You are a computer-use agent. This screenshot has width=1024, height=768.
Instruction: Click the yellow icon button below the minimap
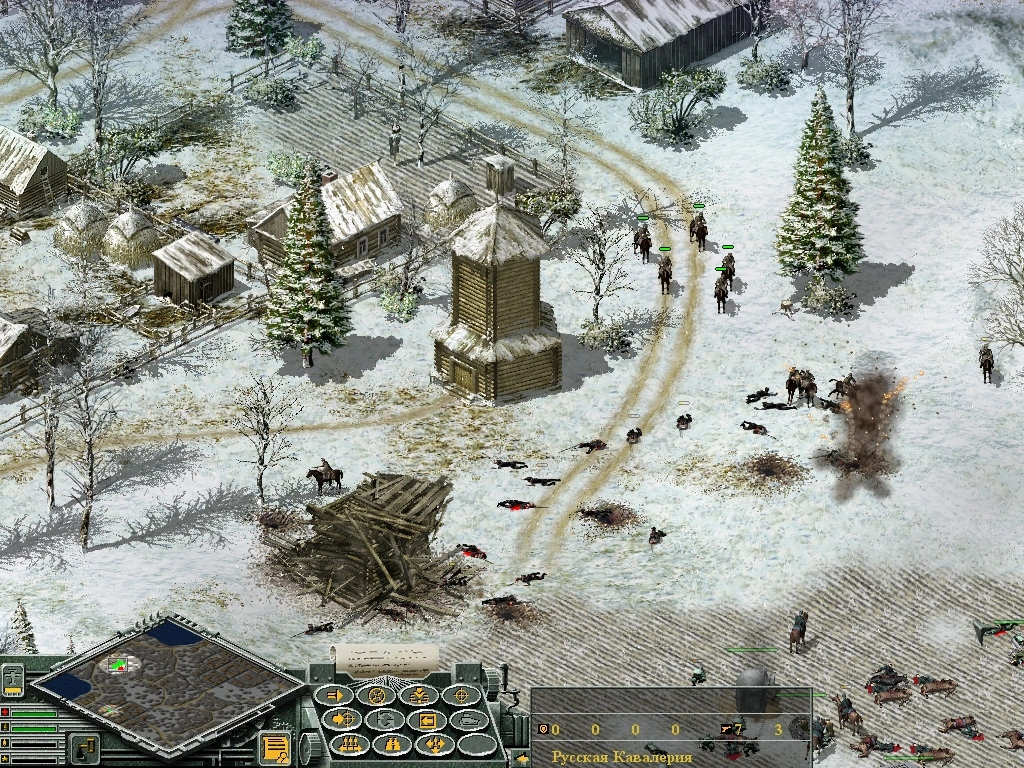[84, 748]
